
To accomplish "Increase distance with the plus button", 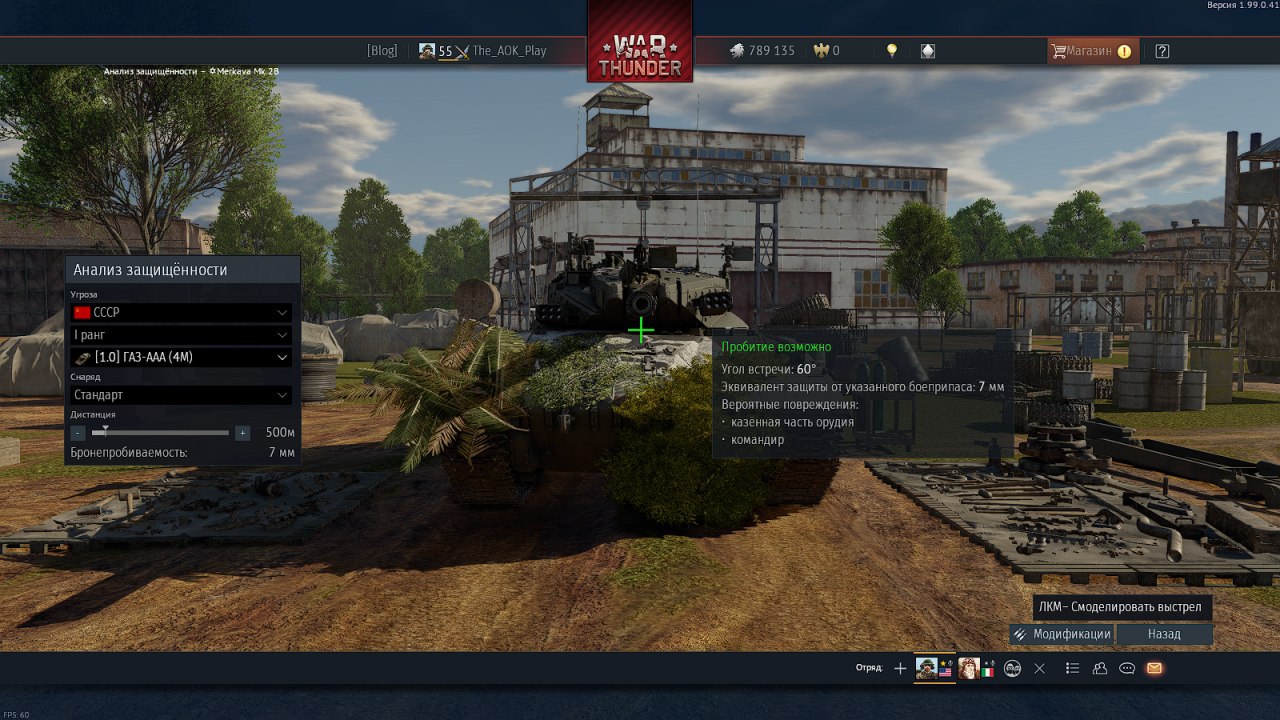I will (242, 433).
